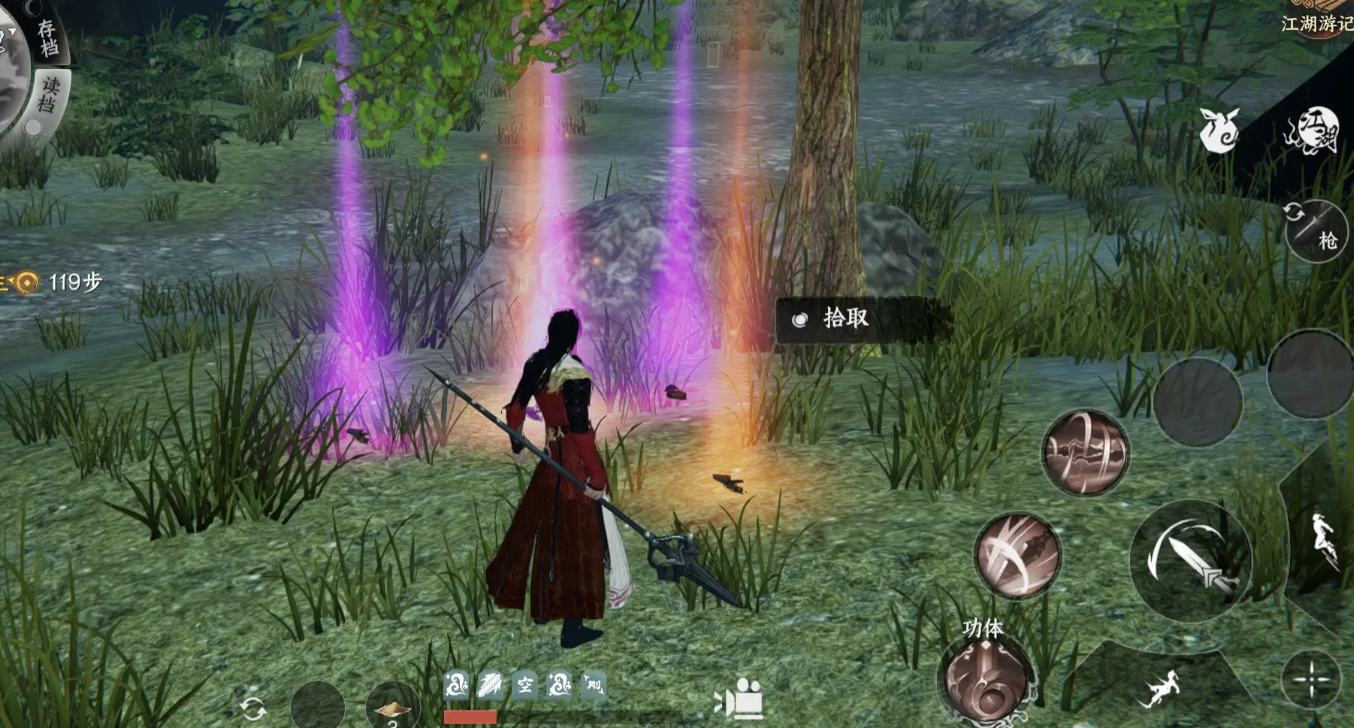Switch weapon with the 枪 spear button

click(x=1318, y=231)
